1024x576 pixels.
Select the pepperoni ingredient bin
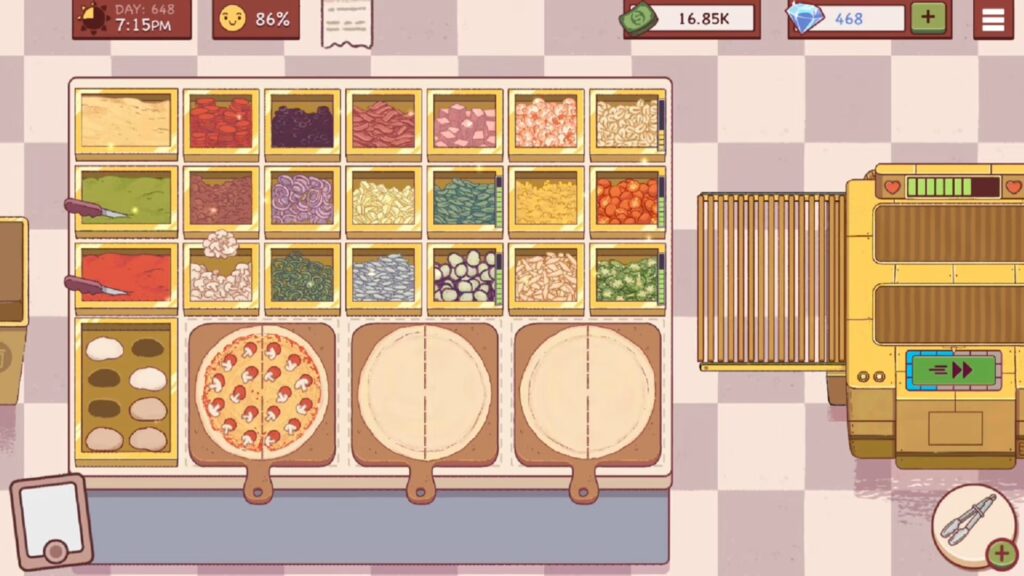coord(221,124)
